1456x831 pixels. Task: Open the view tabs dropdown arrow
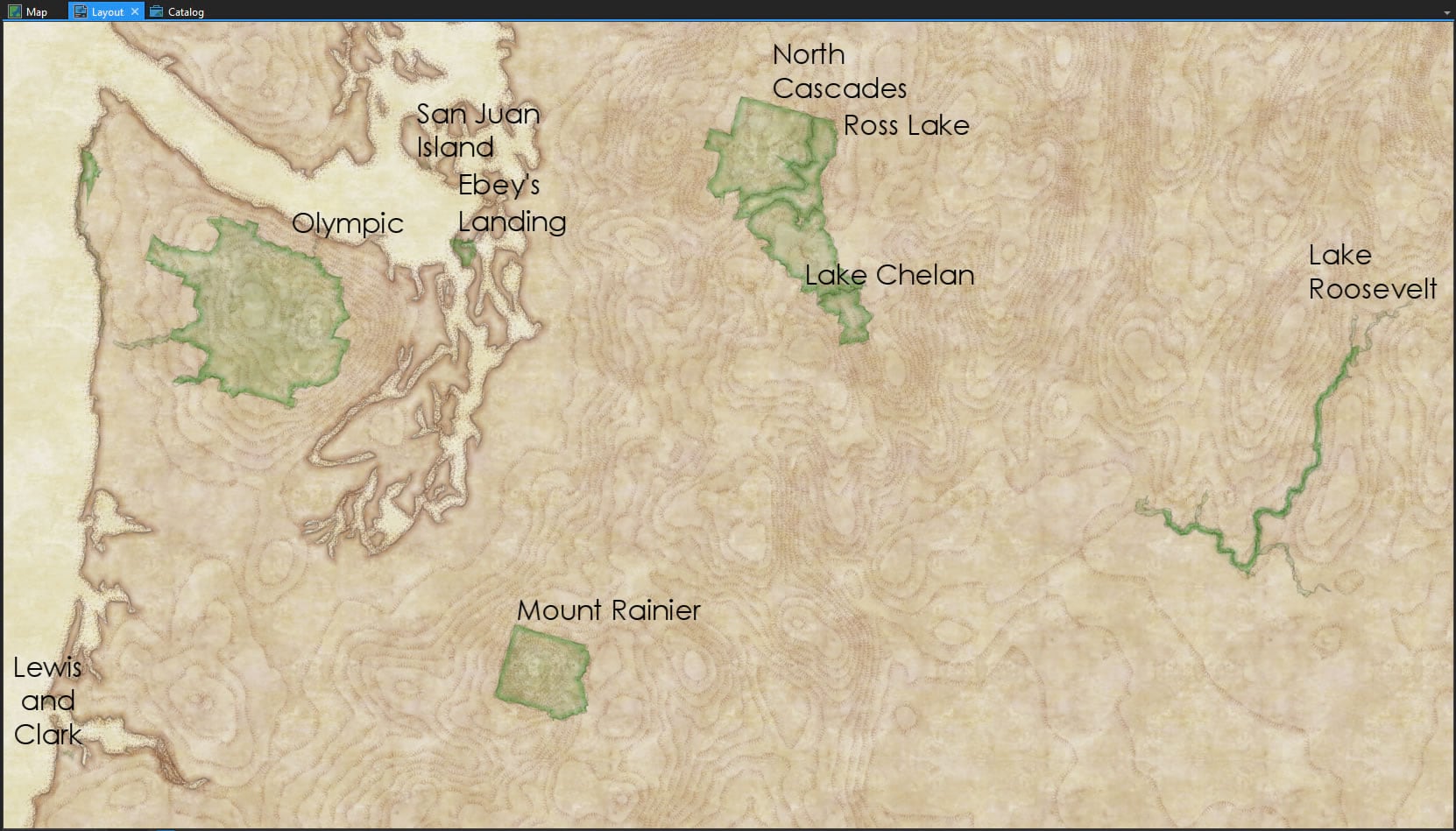1446,12
